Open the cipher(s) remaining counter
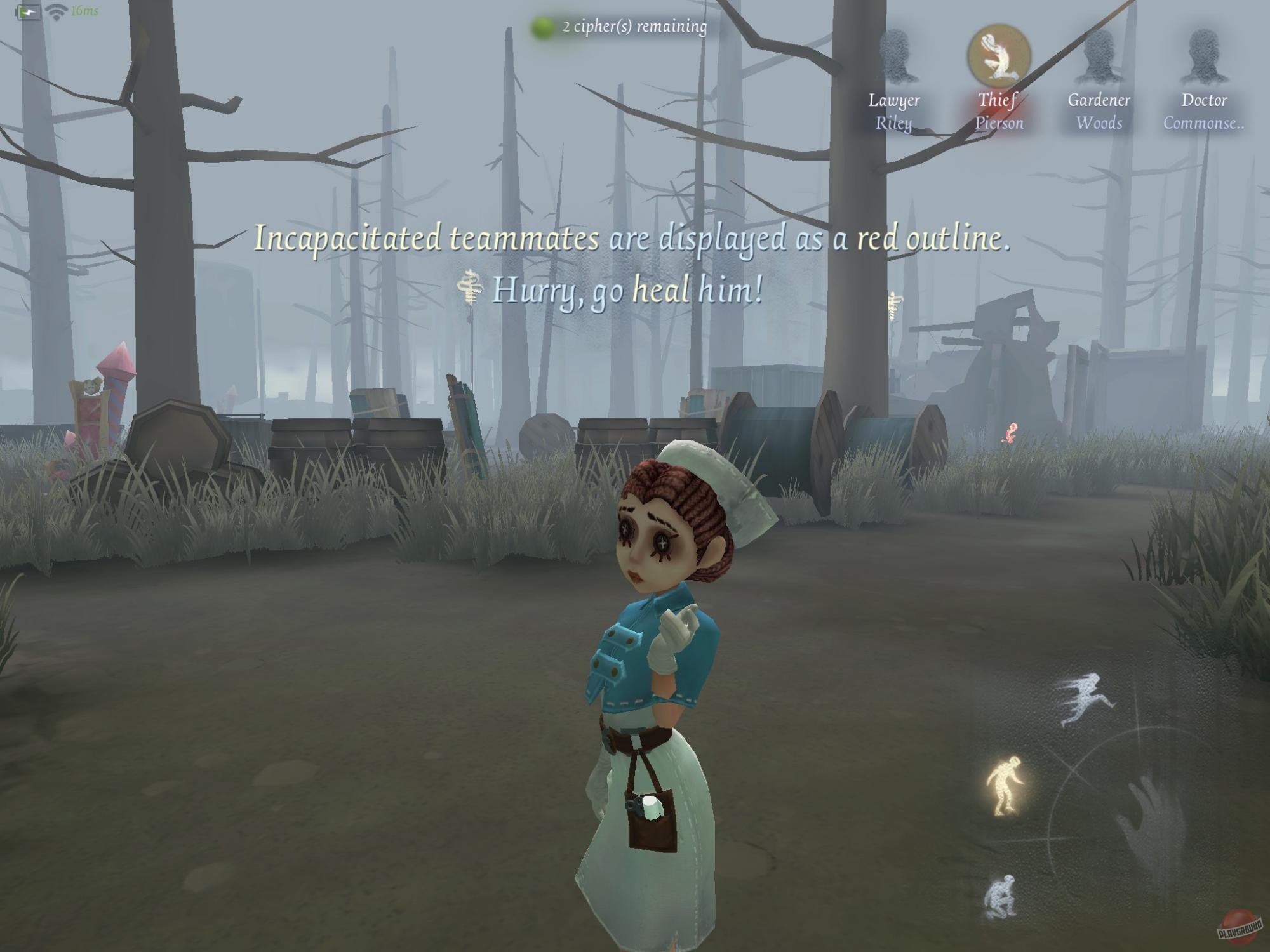 click(x=632, y=27)
